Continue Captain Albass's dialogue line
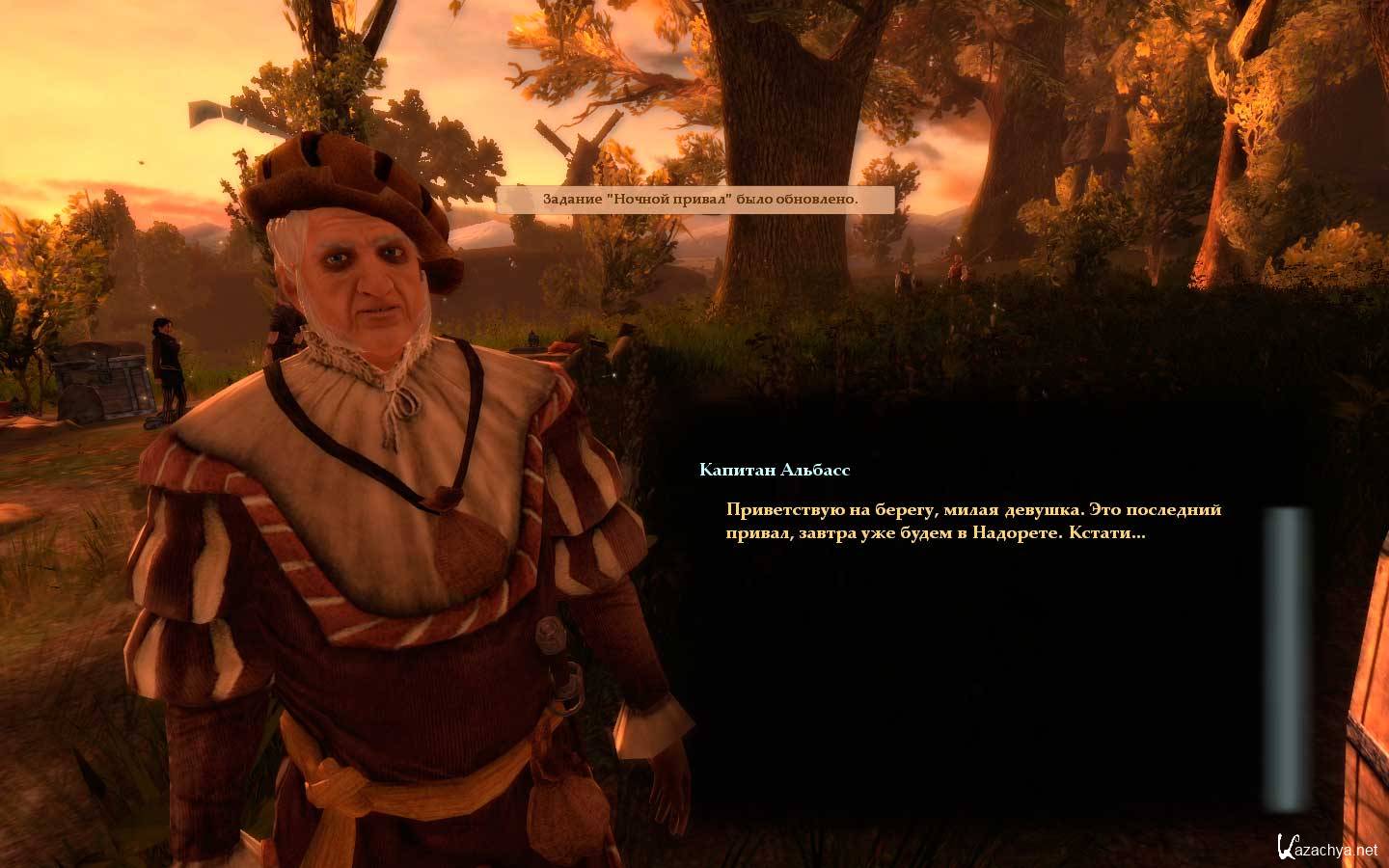 pos(973,521)
